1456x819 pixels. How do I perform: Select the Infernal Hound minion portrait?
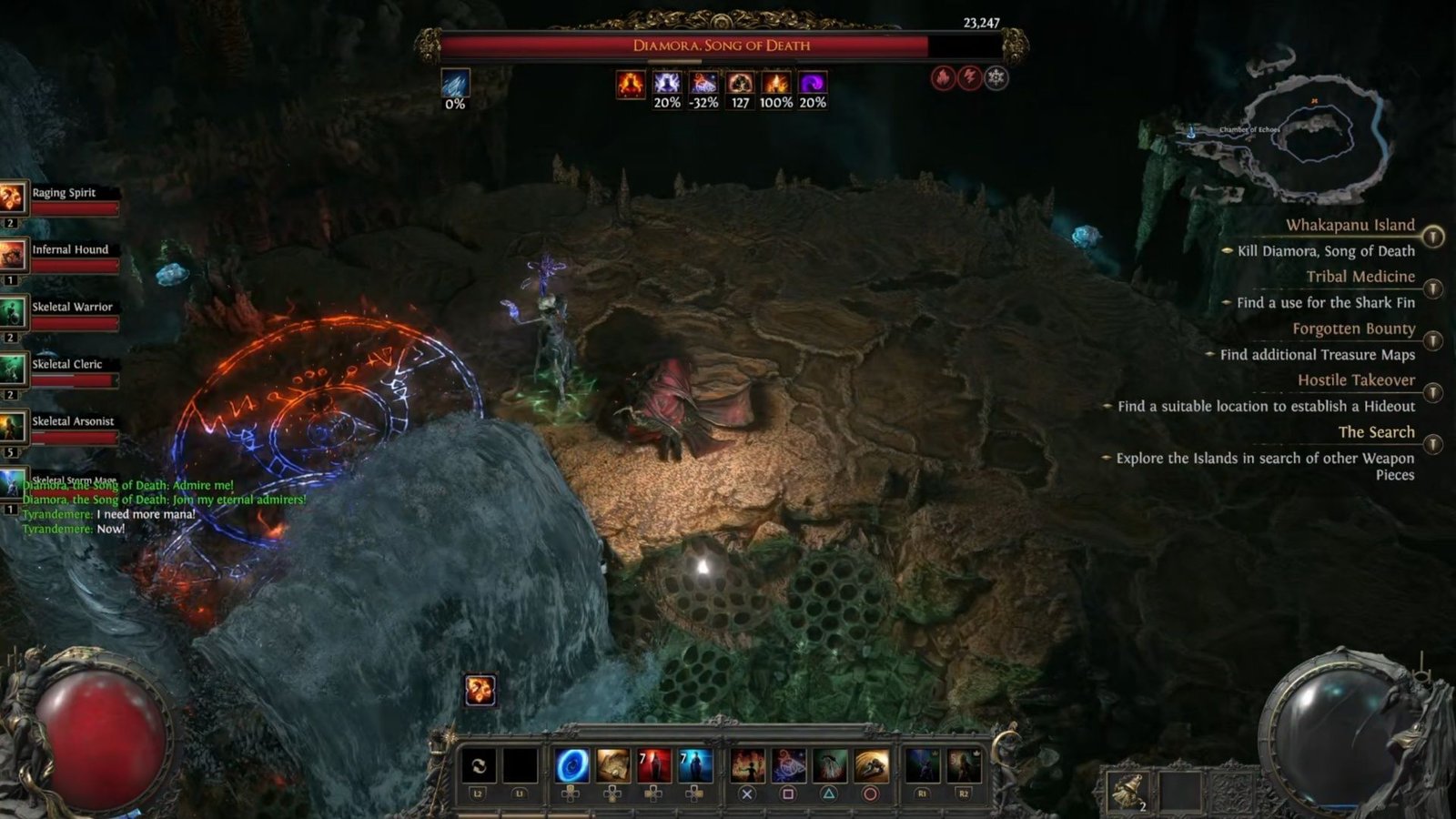point(13,256)
